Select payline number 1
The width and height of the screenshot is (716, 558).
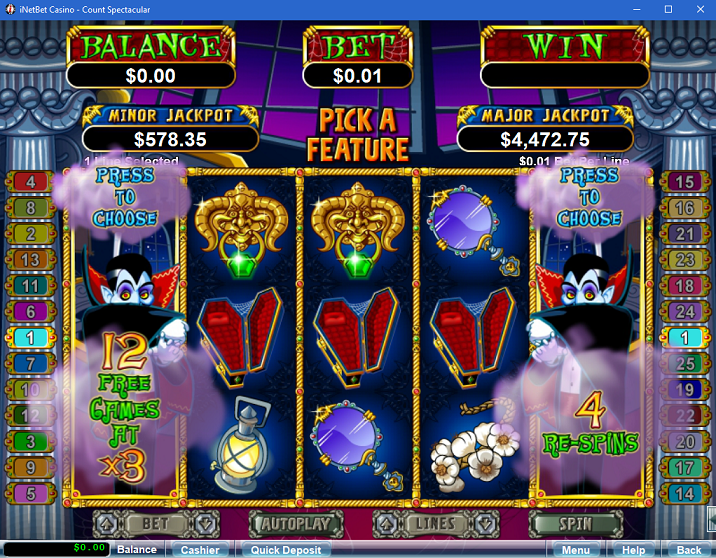coord(31,338)
